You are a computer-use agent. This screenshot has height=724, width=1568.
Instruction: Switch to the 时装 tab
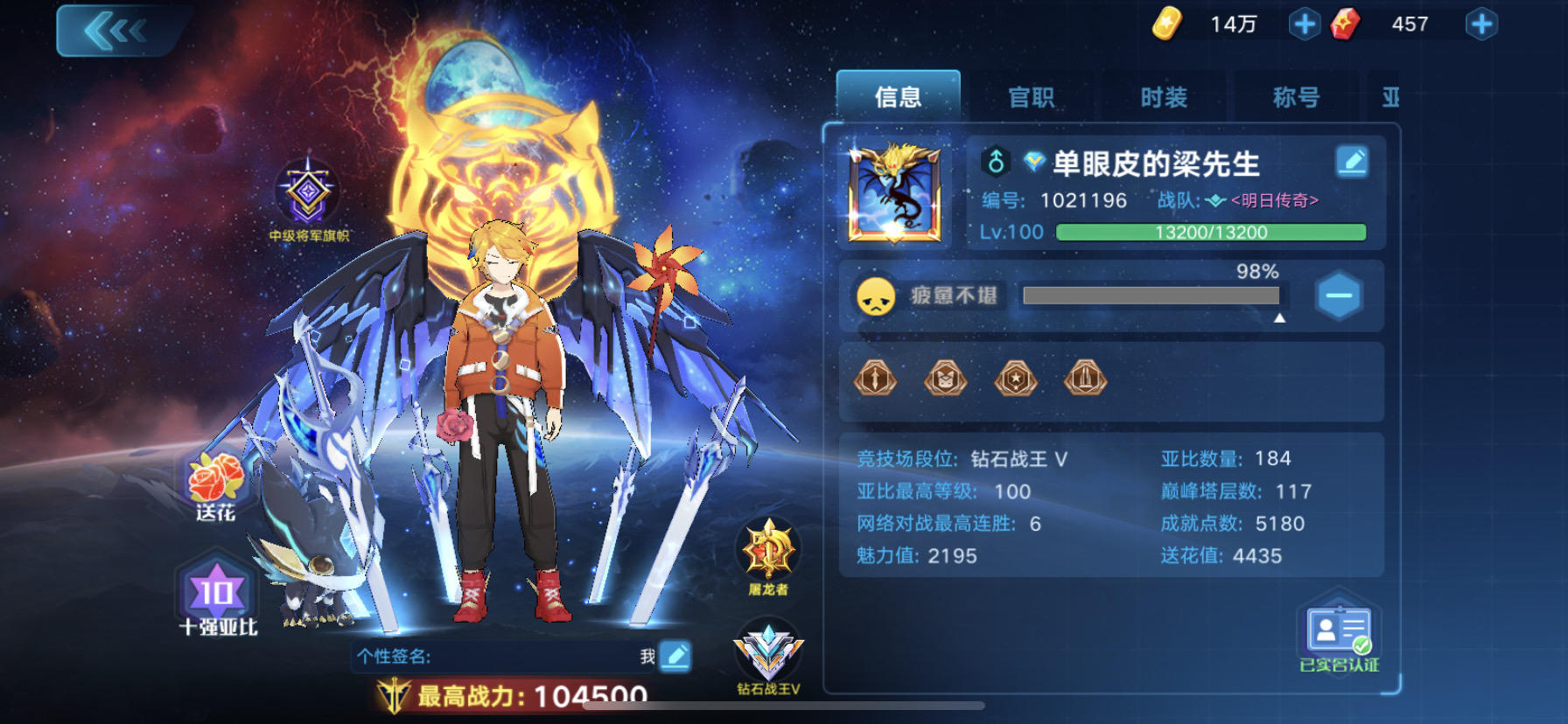(1165, 97)
